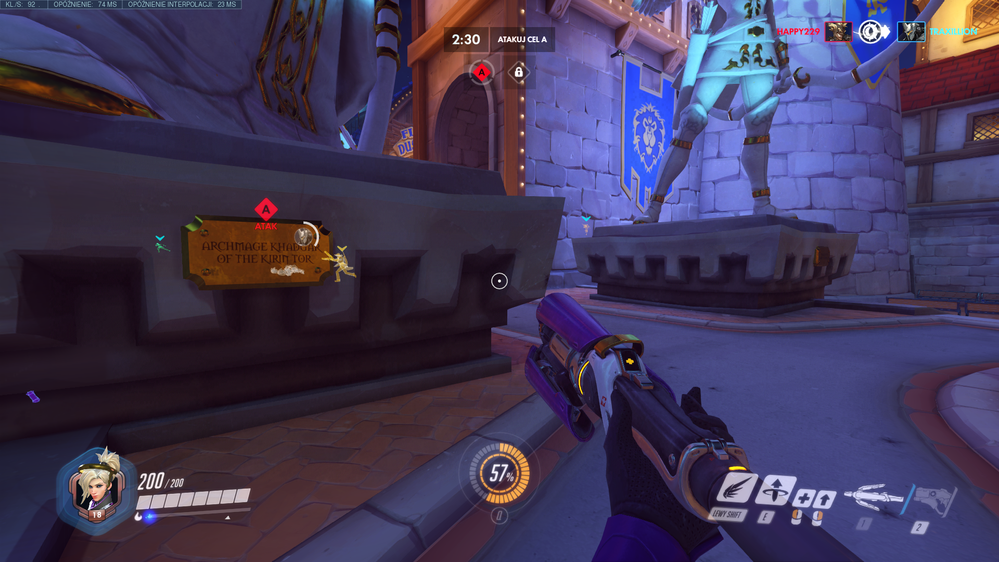Click the ATAKUJ CEL A objective label
This screenshot has width=999, height=562.
pos(520,41)
